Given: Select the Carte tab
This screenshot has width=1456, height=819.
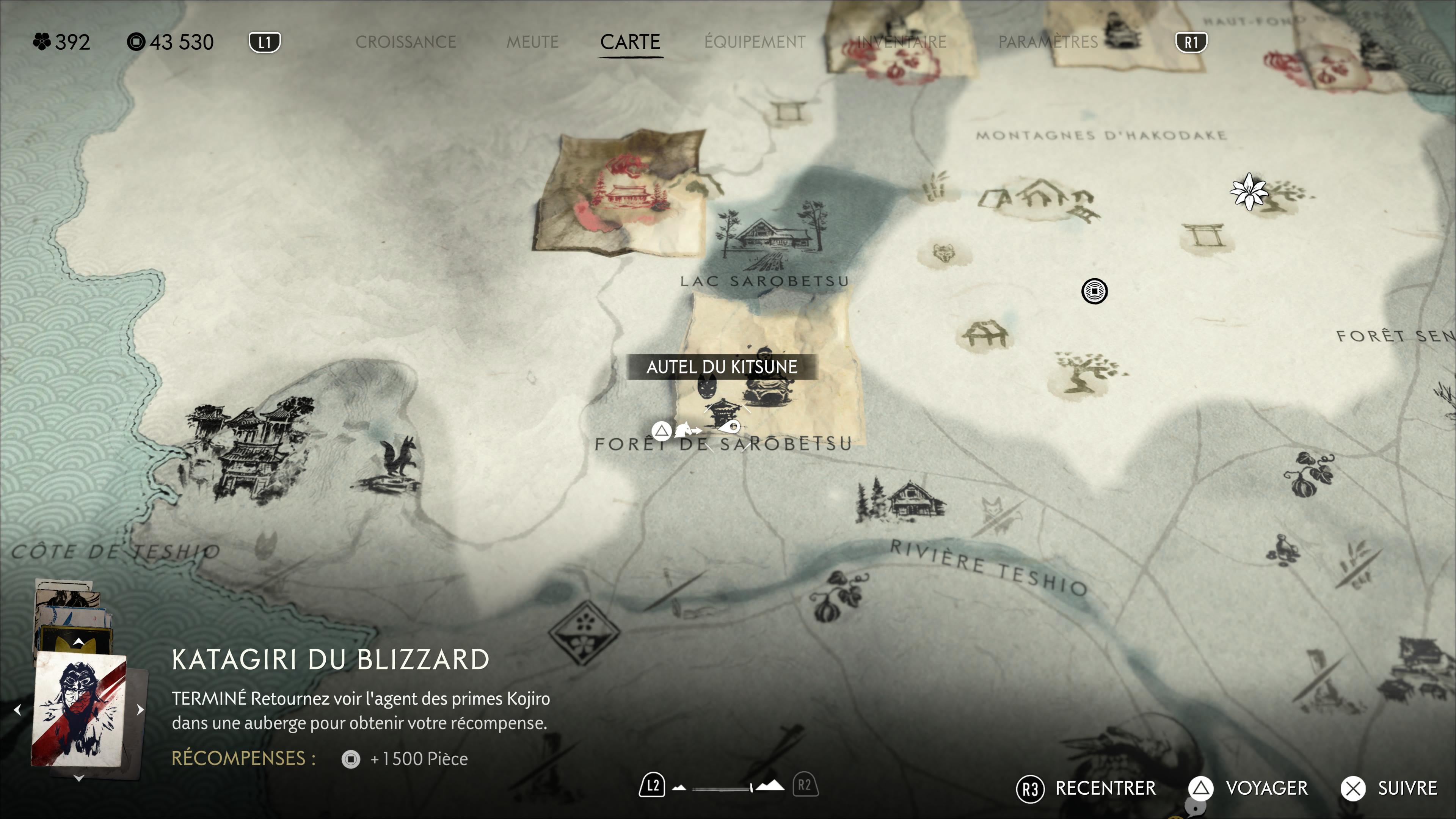Looking at the screenshot, I should pyautogui.click(x=630, y=42).
